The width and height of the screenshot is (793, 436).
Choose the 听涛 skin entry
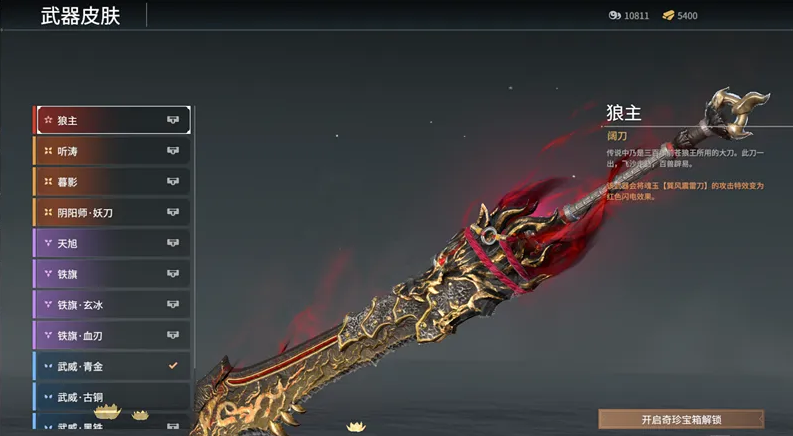point(112,151)
